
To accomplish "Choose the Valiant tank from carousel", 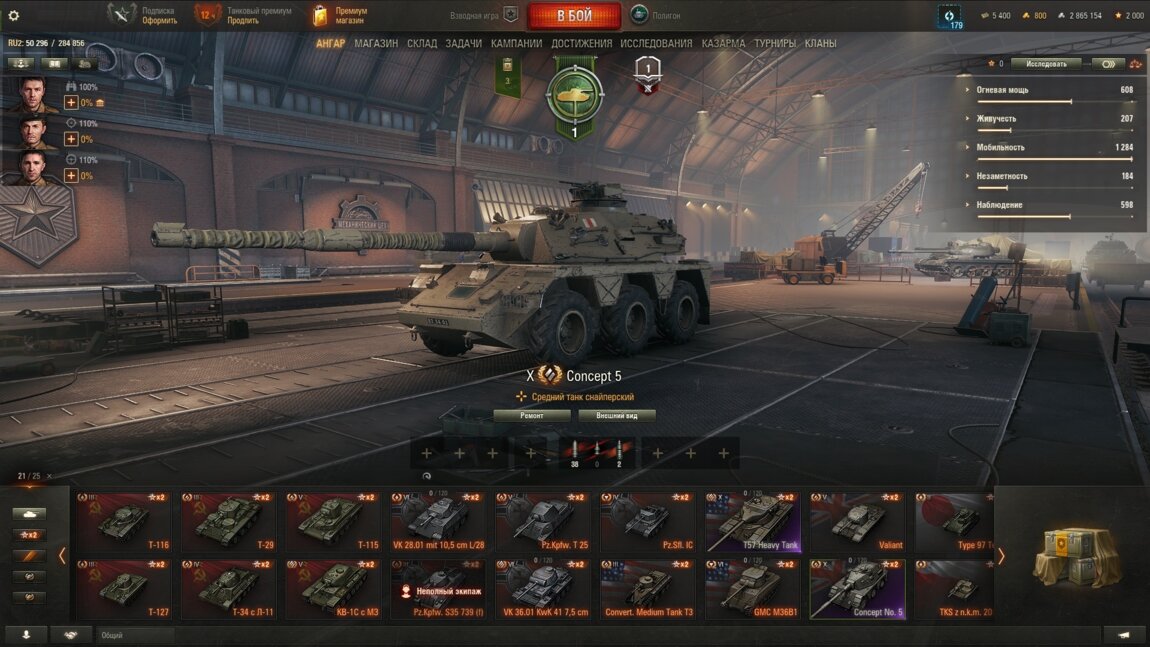I will click(857, 521).
